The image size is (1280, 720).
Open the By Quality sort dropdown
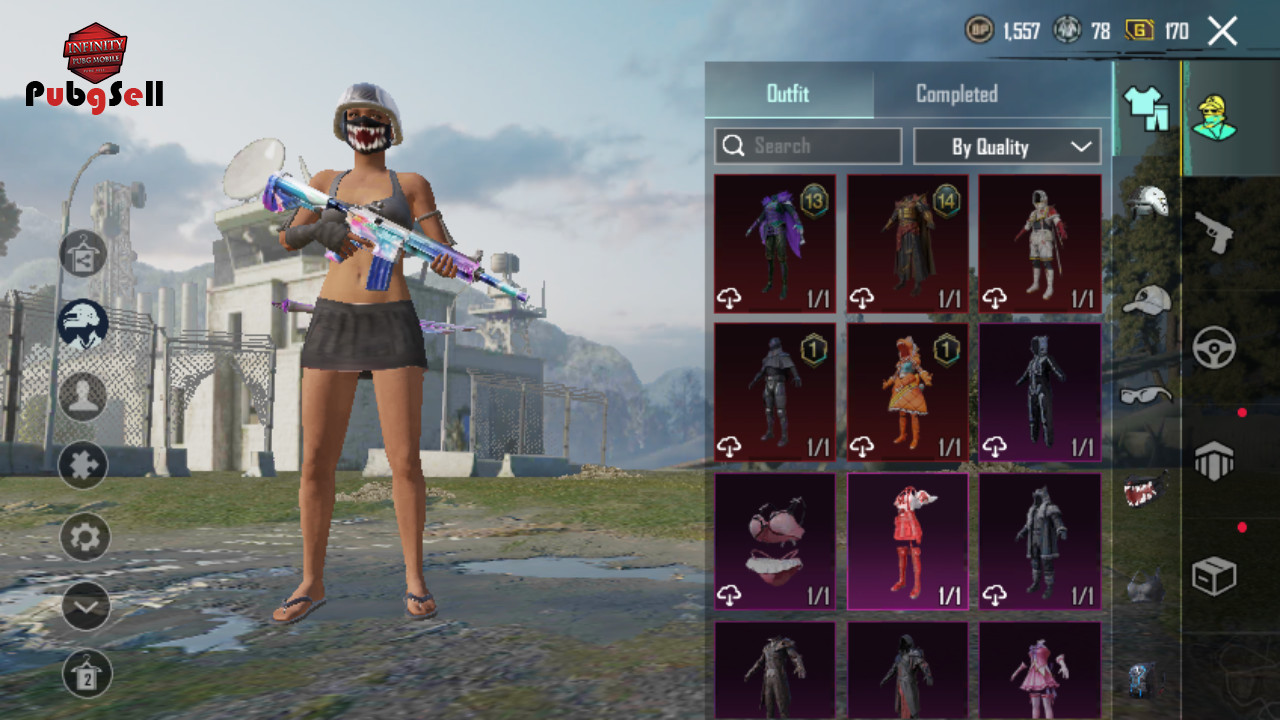[1007, 146]
